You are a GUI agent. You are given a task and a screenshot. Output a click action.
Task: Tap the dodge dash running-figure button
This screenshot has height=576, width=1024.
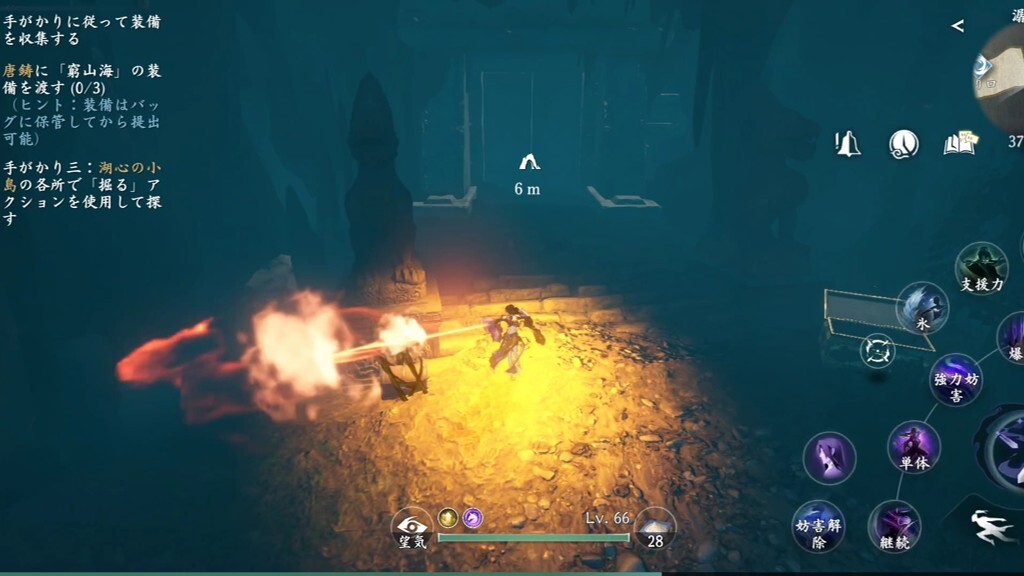(994, 527)
